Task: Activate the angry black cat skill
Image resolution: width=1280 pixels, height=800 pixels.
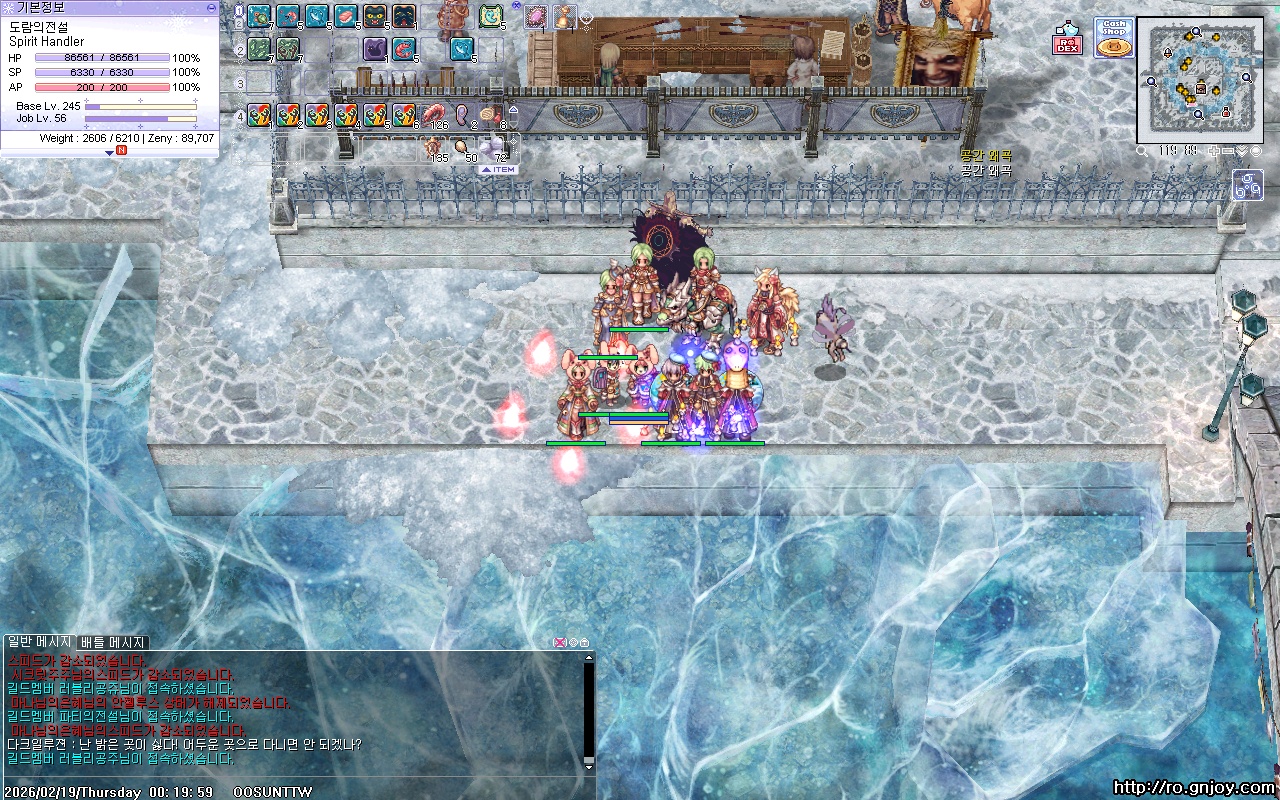Action: tap(375, 16)
